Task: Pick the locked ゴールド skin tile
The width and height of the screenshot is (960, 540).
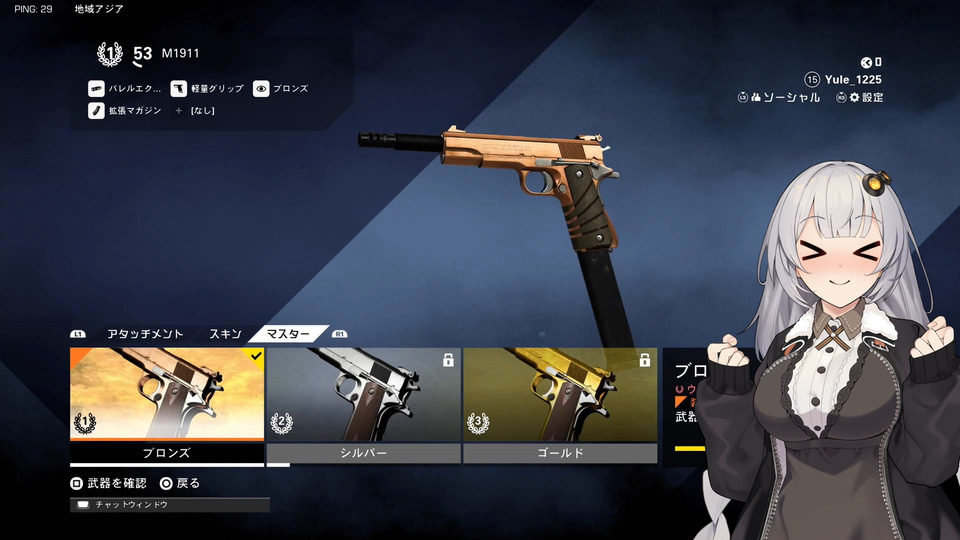Action: click(x=560, y=400)
